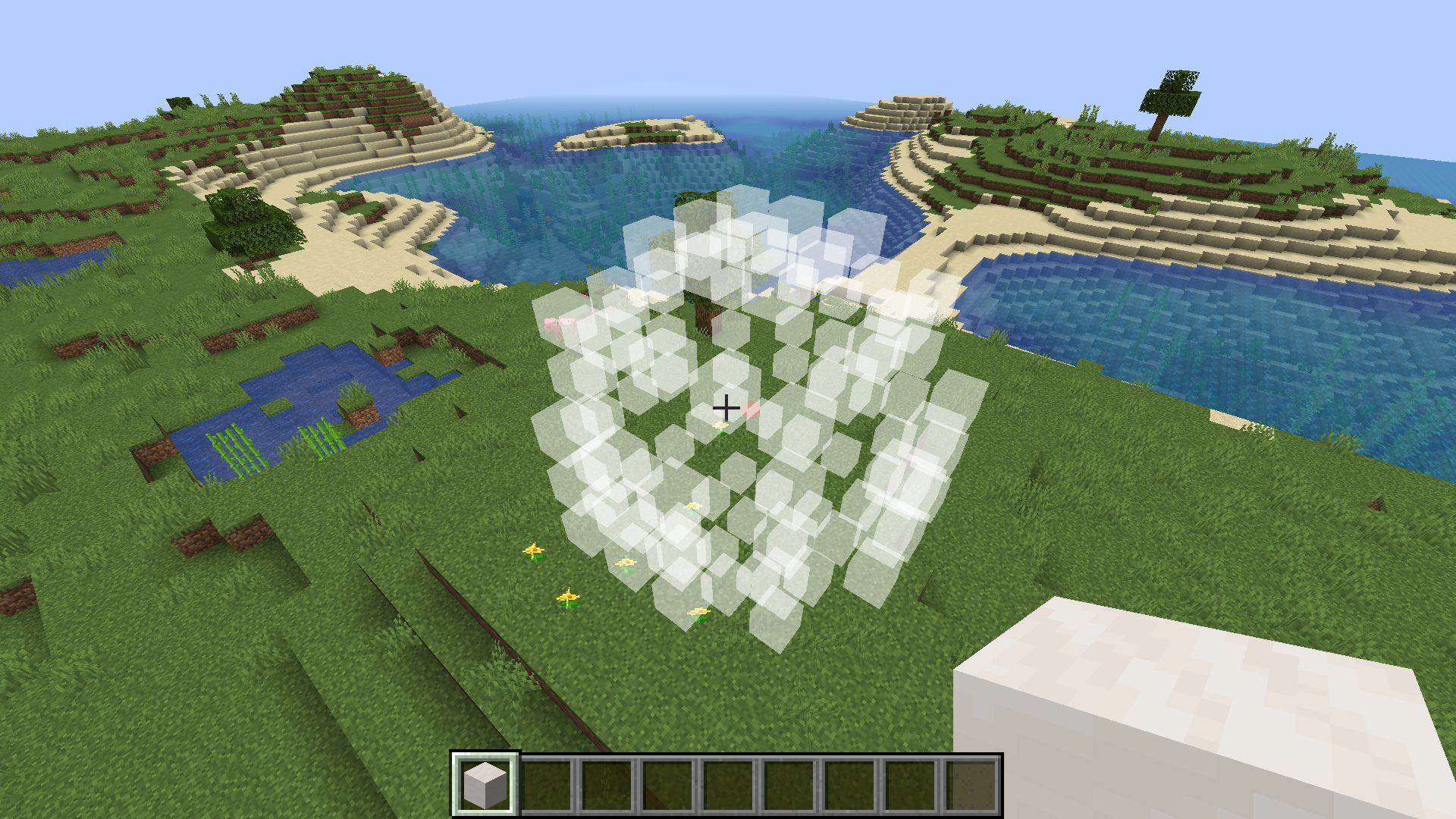Select the white block hotbar slot

[x=485, y=785]
